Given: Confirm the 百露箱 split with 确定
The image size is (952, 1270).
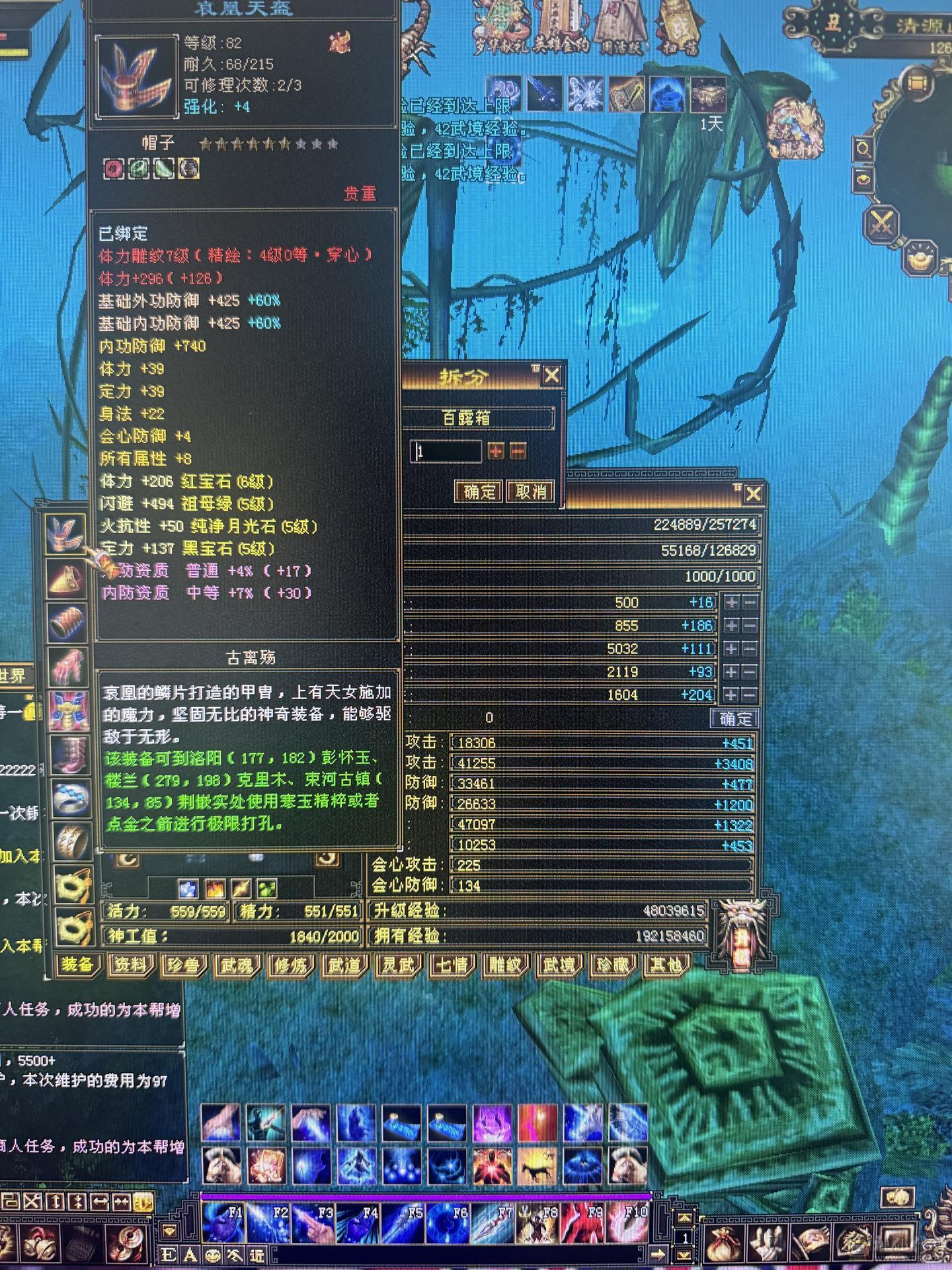Looking at the screenshot, I should (479, 491).
